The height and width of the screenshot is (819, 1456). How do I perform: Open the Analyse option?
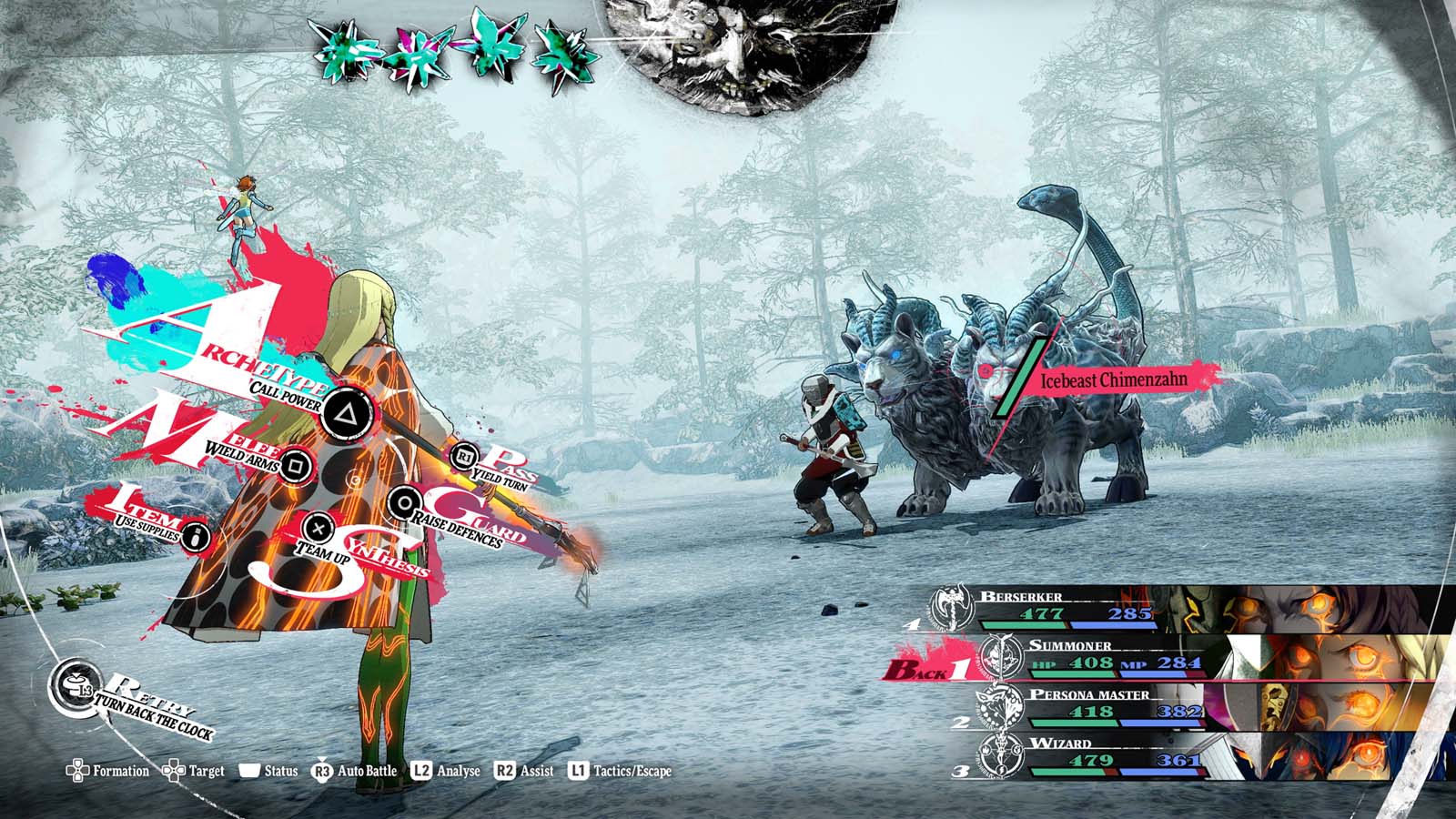446,771
